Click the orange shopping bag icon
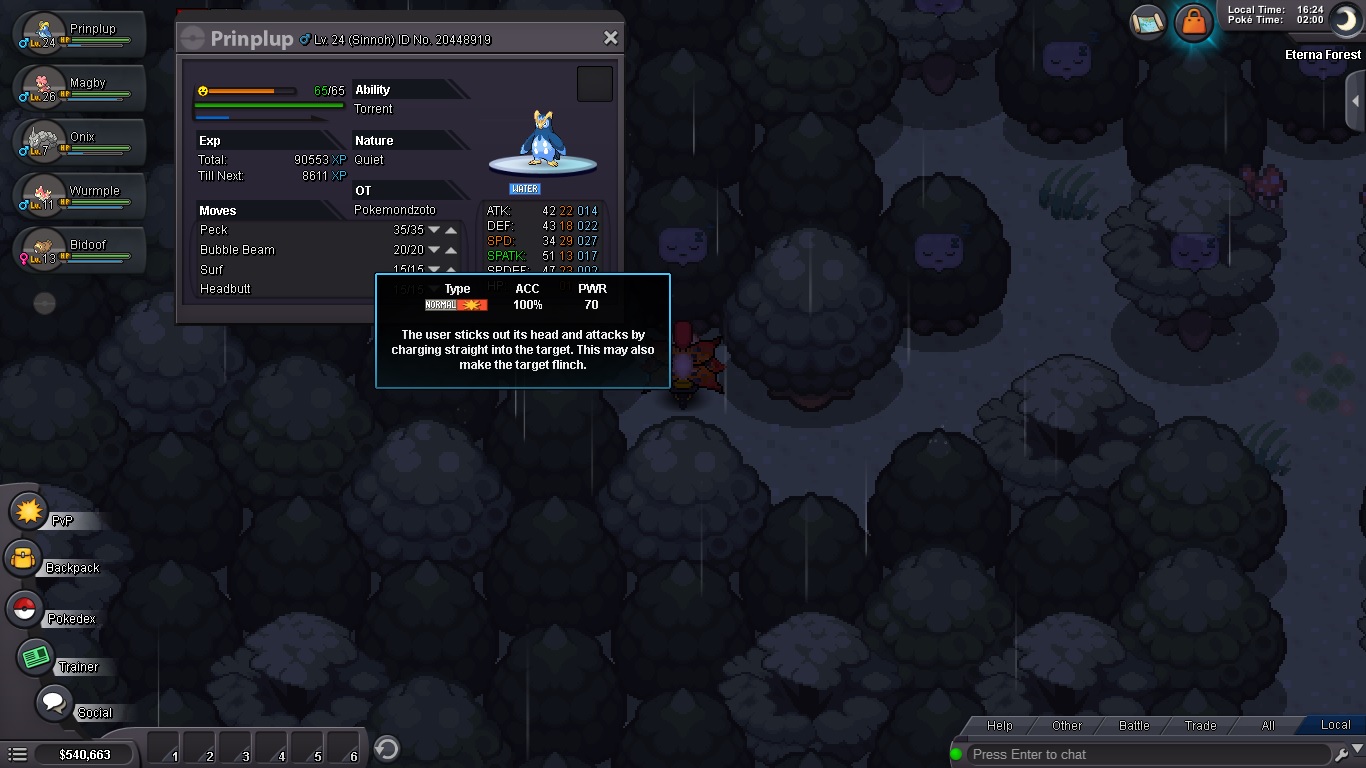The width and height of the screenshot is (1366, 768). pyautogui.click(x=1193, y=21)
